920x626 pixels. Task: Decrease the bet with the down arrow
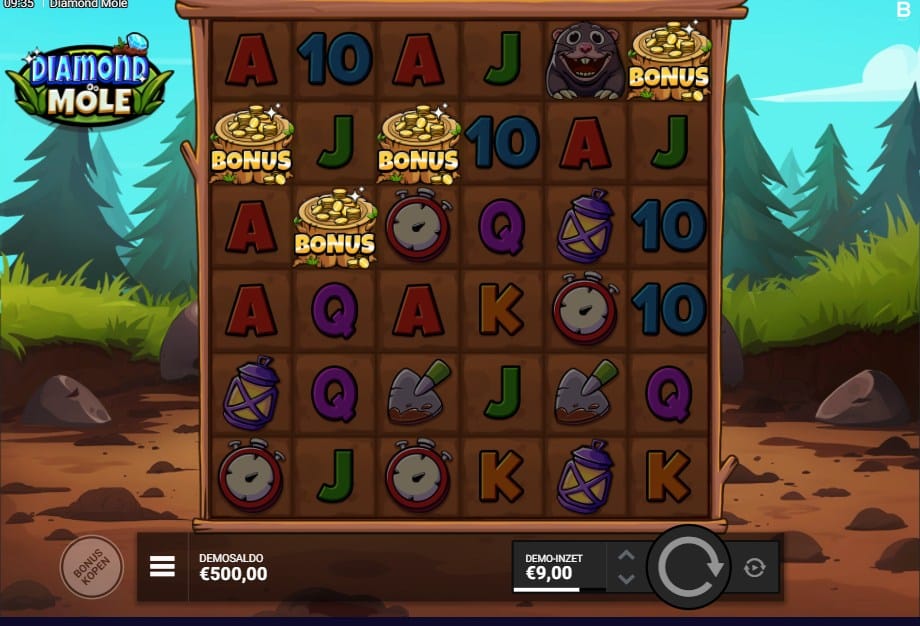click(626, 578)
